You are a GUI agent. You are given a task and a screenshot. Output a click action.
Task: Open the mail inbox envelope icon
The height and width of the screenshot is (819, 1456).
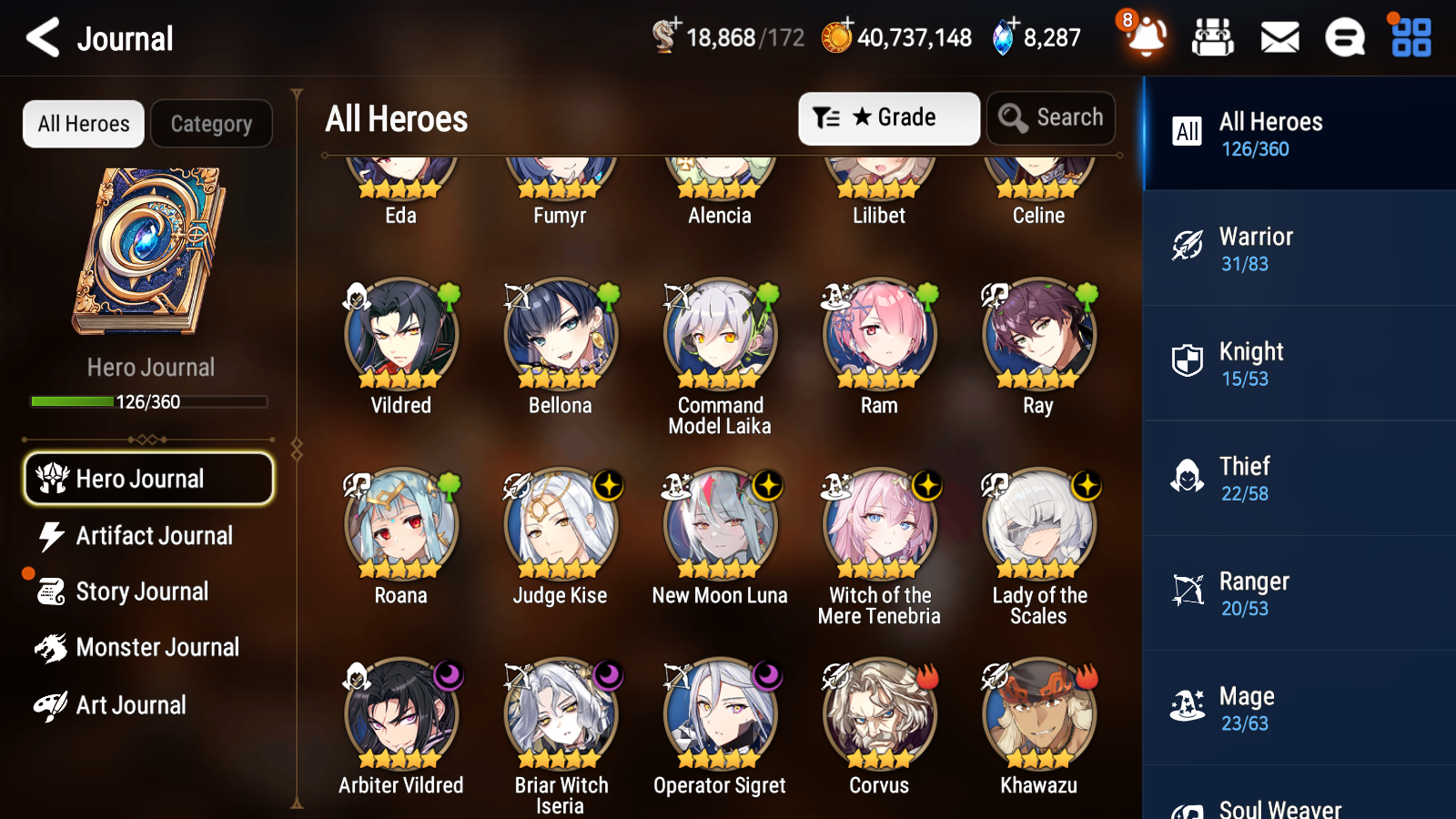click(1279, 38)
